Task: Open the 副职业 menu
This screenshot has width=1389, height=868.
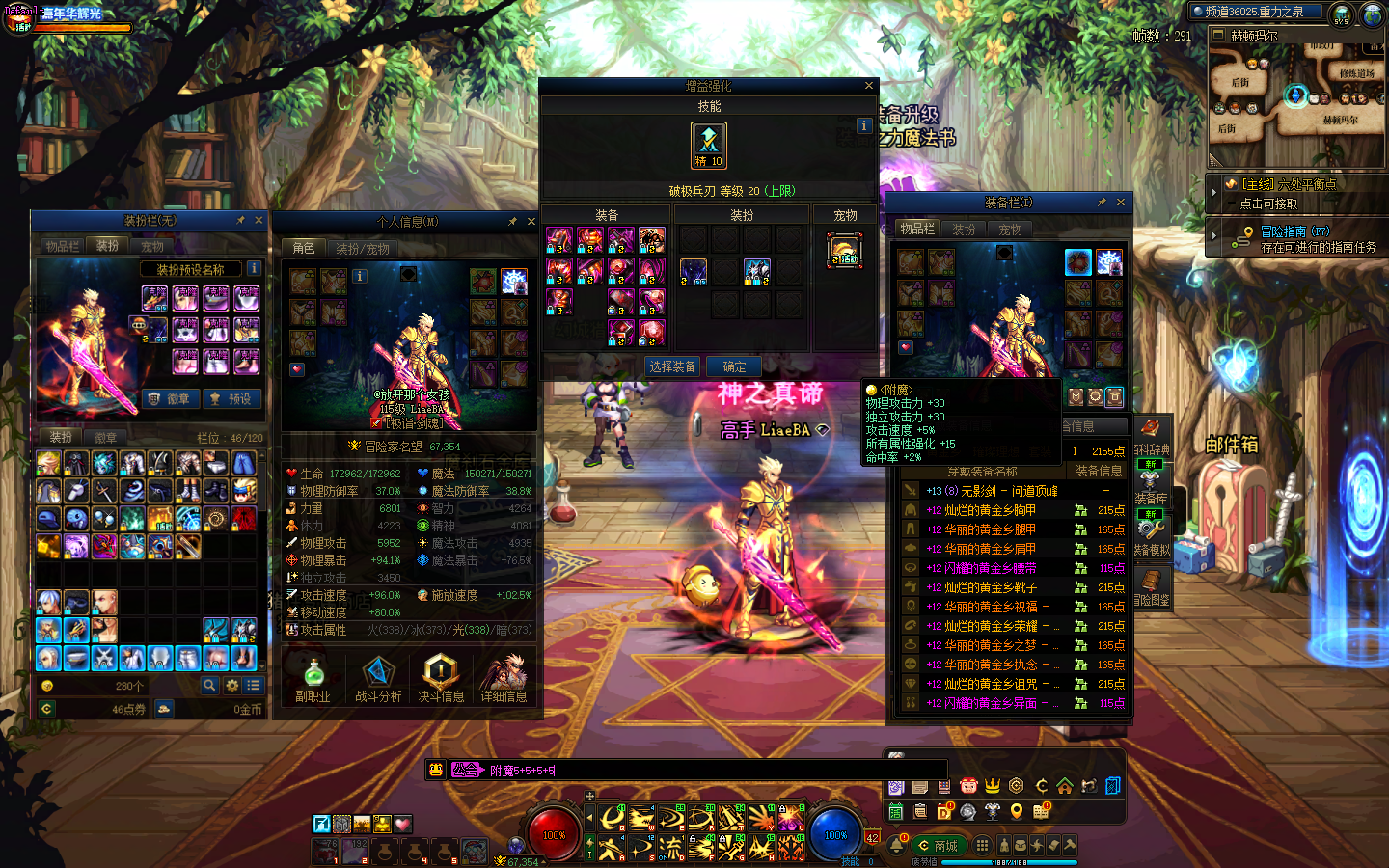Action: (313, 679)
